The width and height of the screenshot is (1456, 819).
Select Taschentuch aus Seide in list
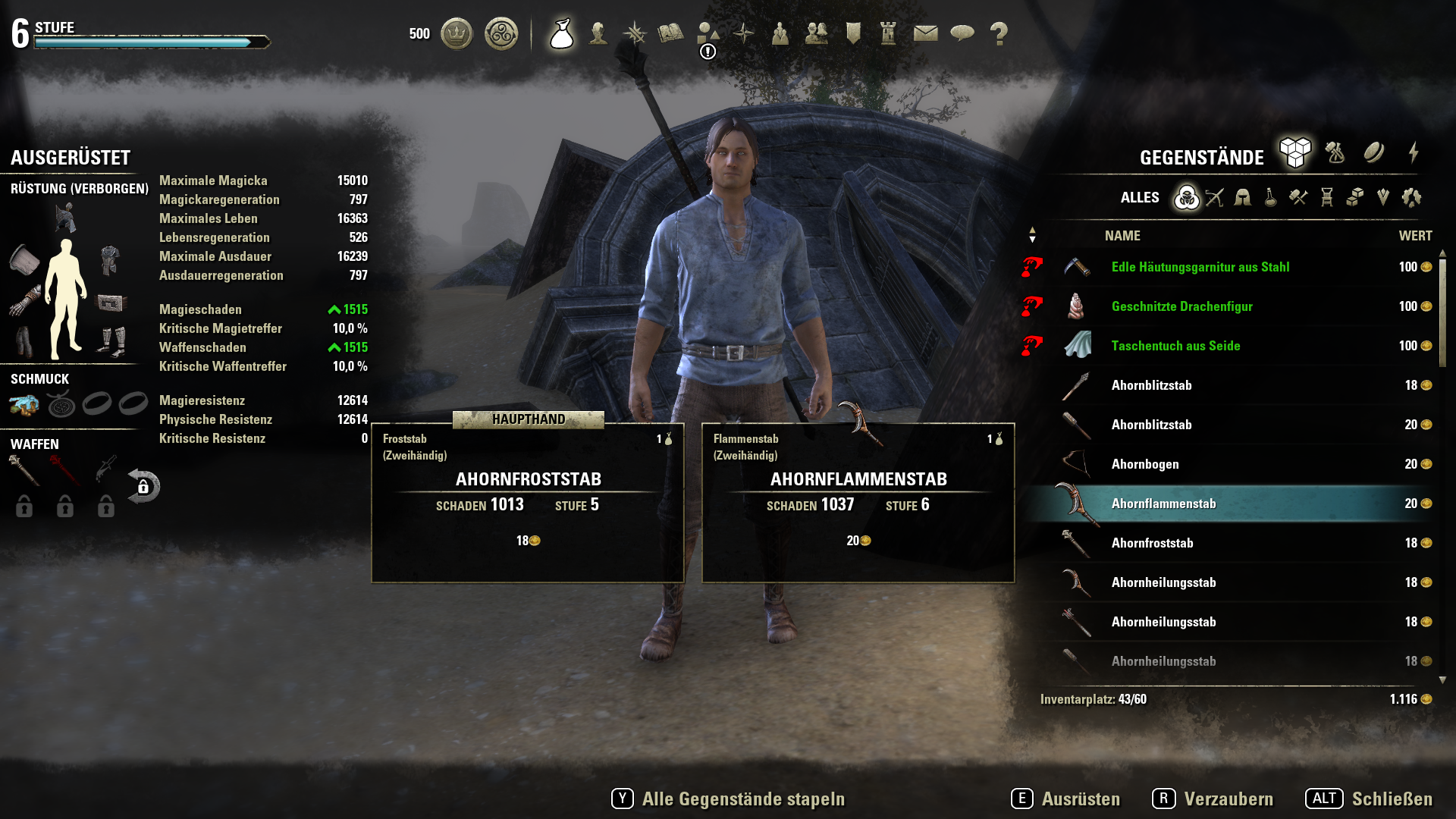[x=1175, y=346]
